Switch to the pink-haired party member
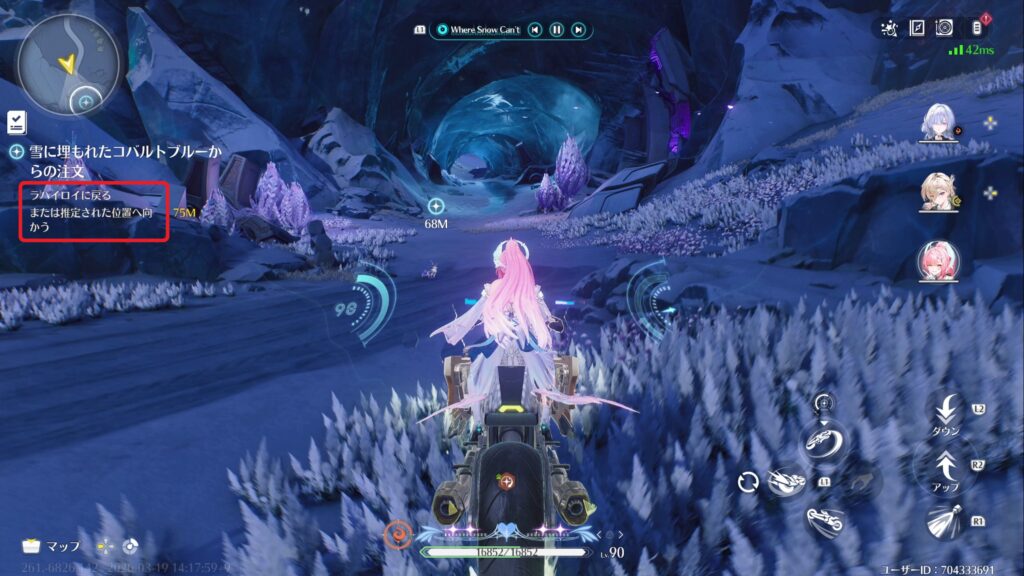The height and width of the screenshot is (576, 1024). click(x=938, y=261)
